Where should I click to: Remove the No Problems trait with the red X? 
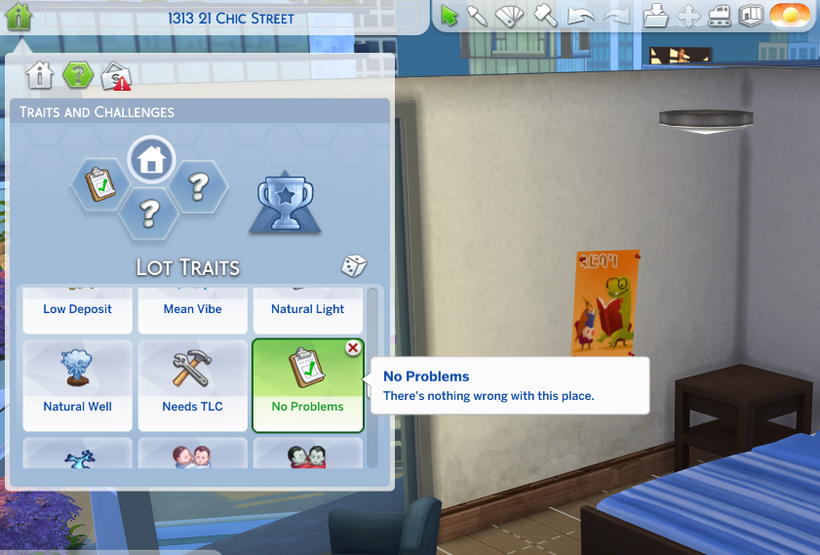(x=353, y=348)
